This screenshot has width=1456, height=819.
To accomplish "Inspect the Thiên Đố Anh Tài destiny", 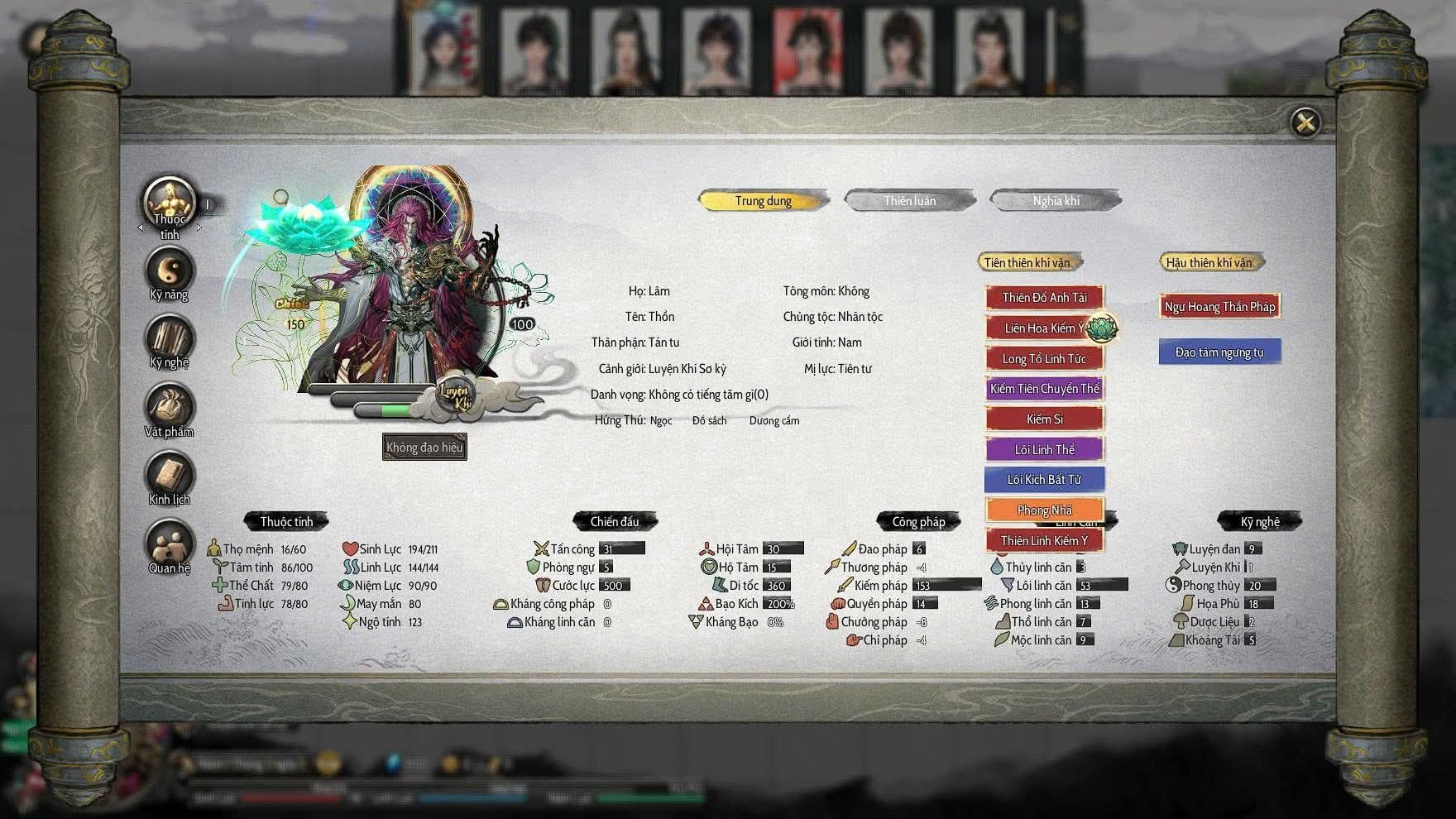I will pyautogui.click(x=1044, y=298).
